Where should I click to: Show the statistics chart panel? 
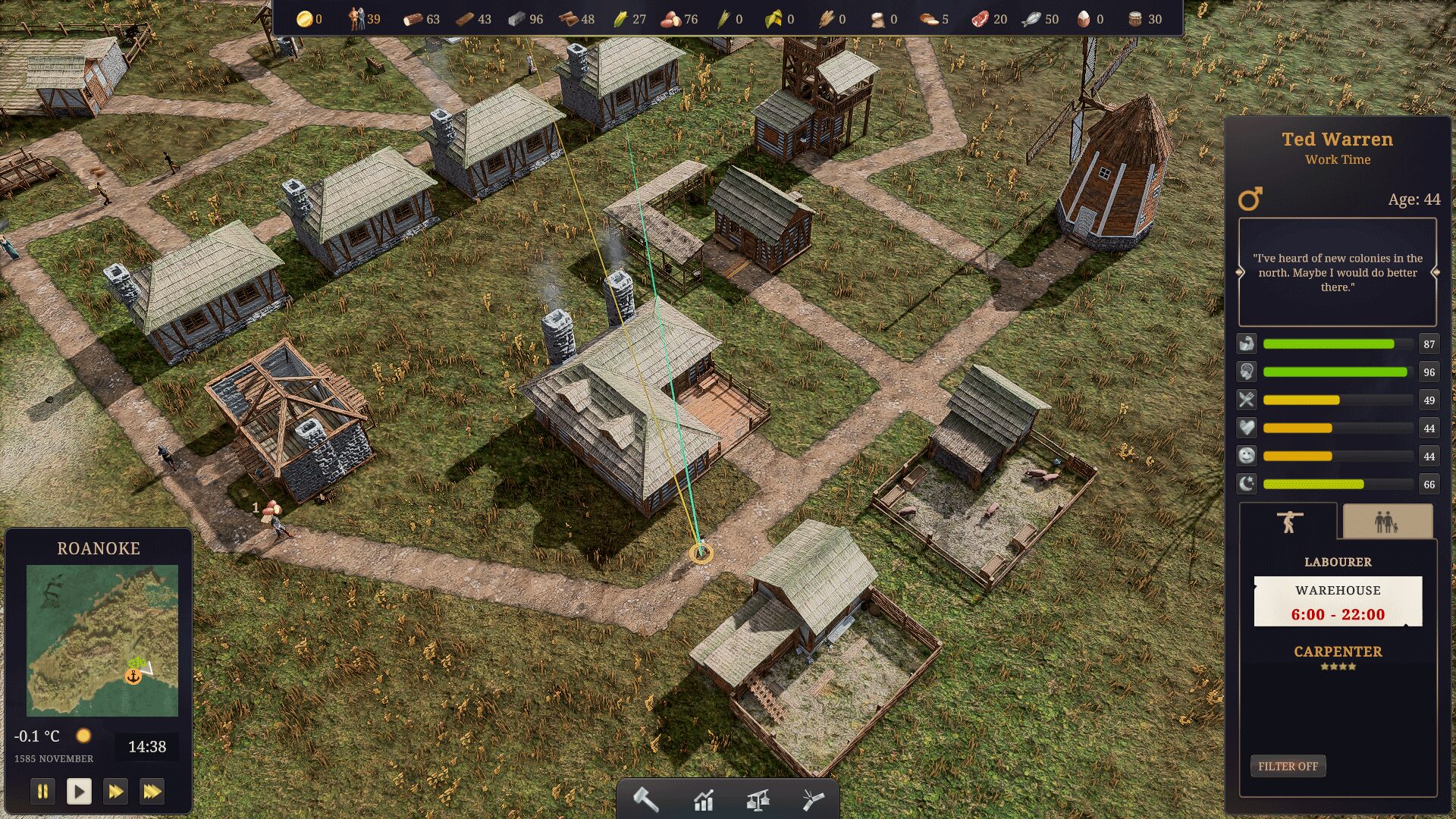tap(704, 799)
